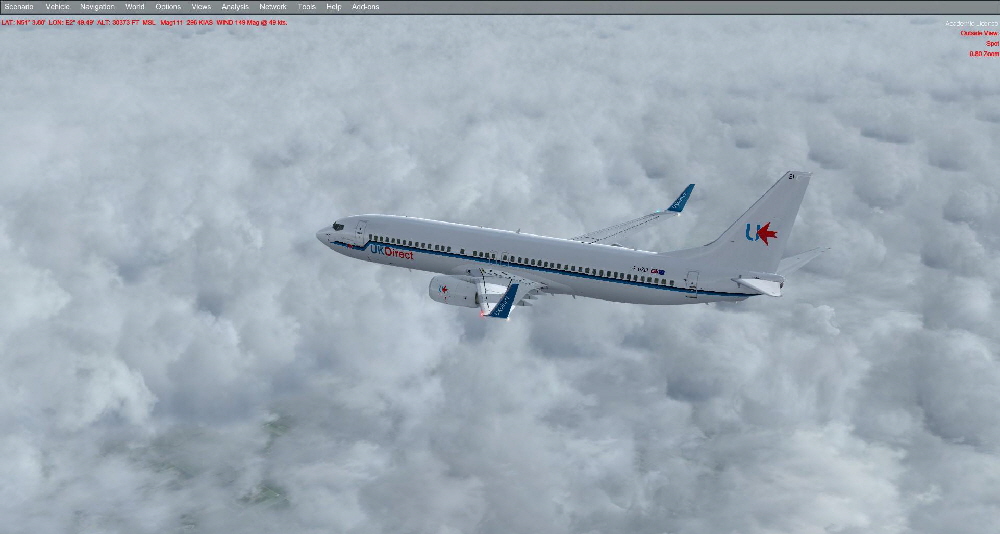
Task: Expand the Add-ons menu
Action: pyautogui.click(x=365, y=7)
